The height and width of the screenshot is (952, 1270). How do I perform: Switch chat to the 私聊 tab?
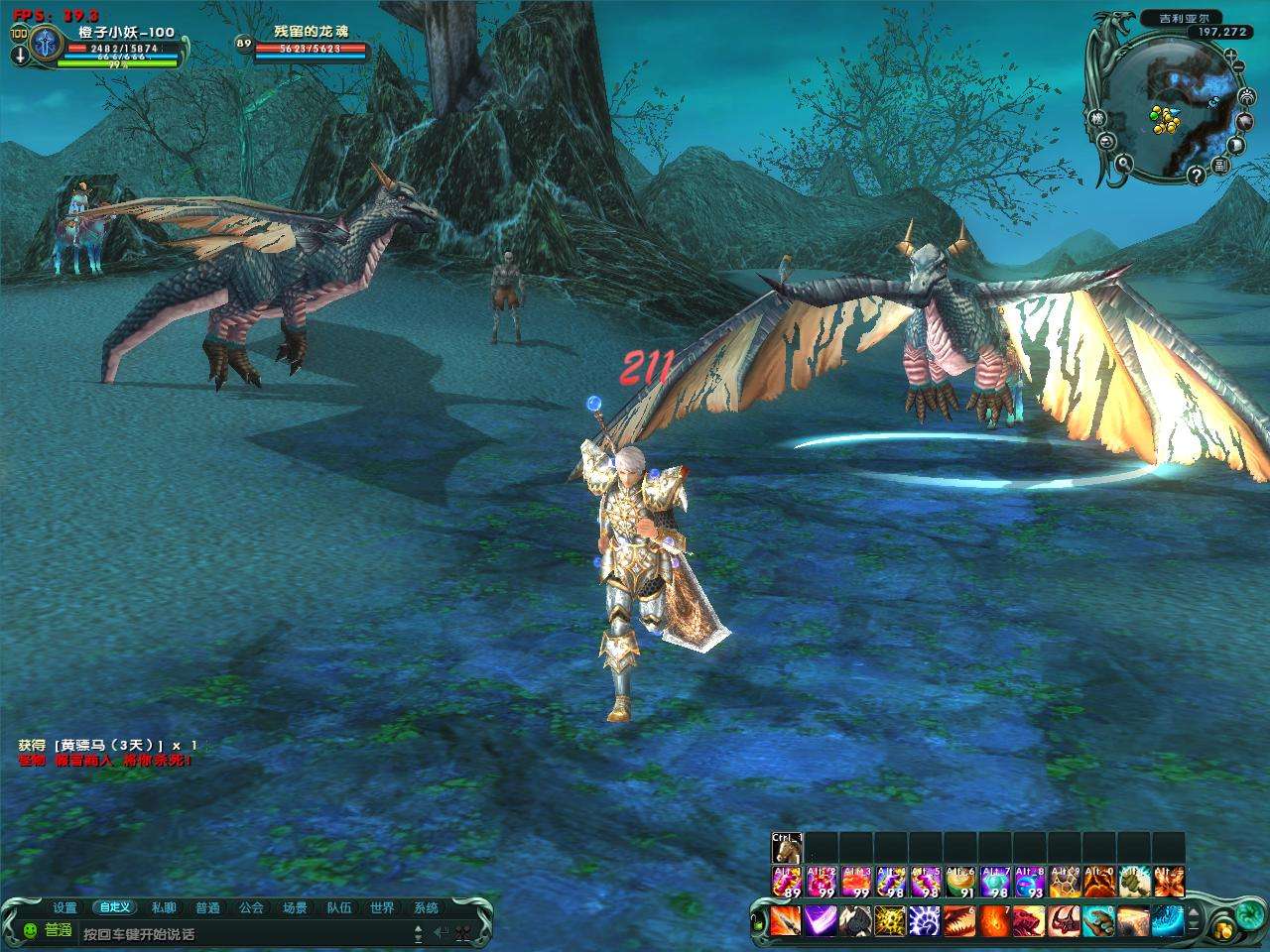click(165, 907)
